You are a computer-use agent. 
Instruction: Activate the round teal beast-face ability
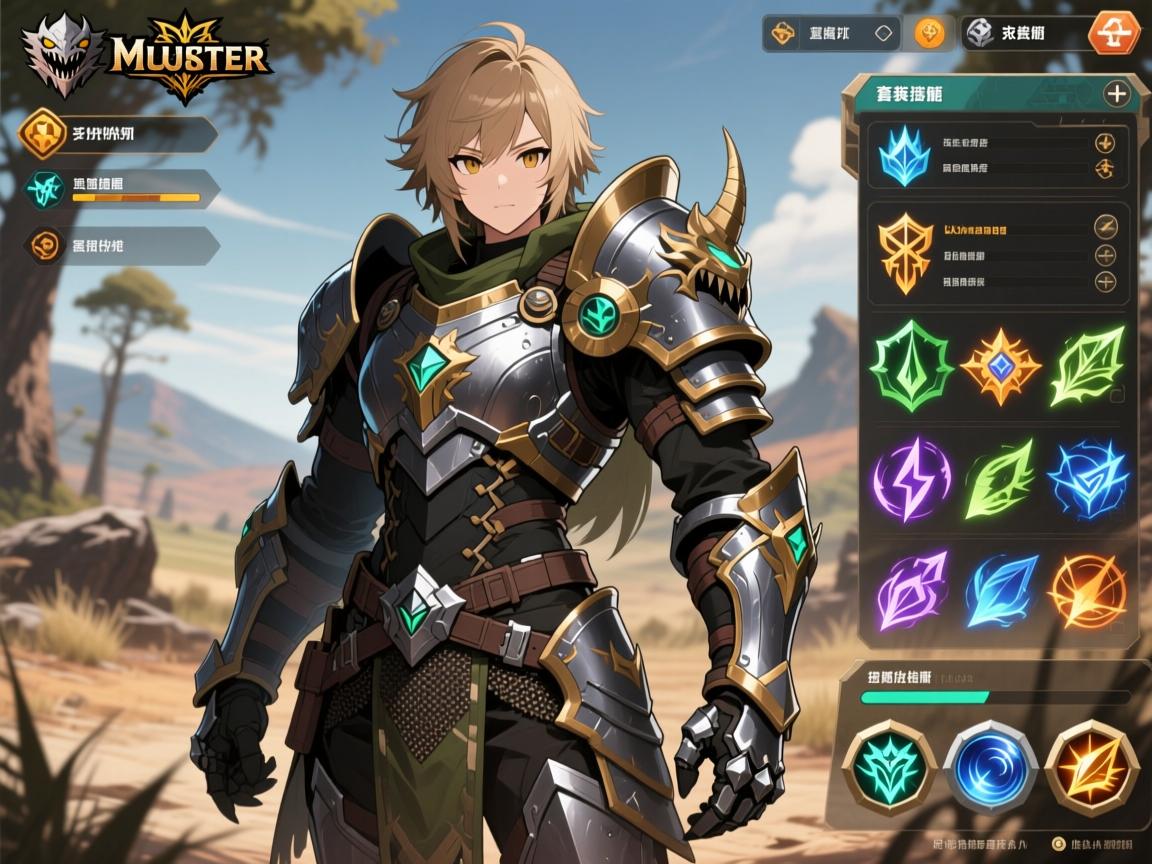pyautogui.click(x=889, y=768)
